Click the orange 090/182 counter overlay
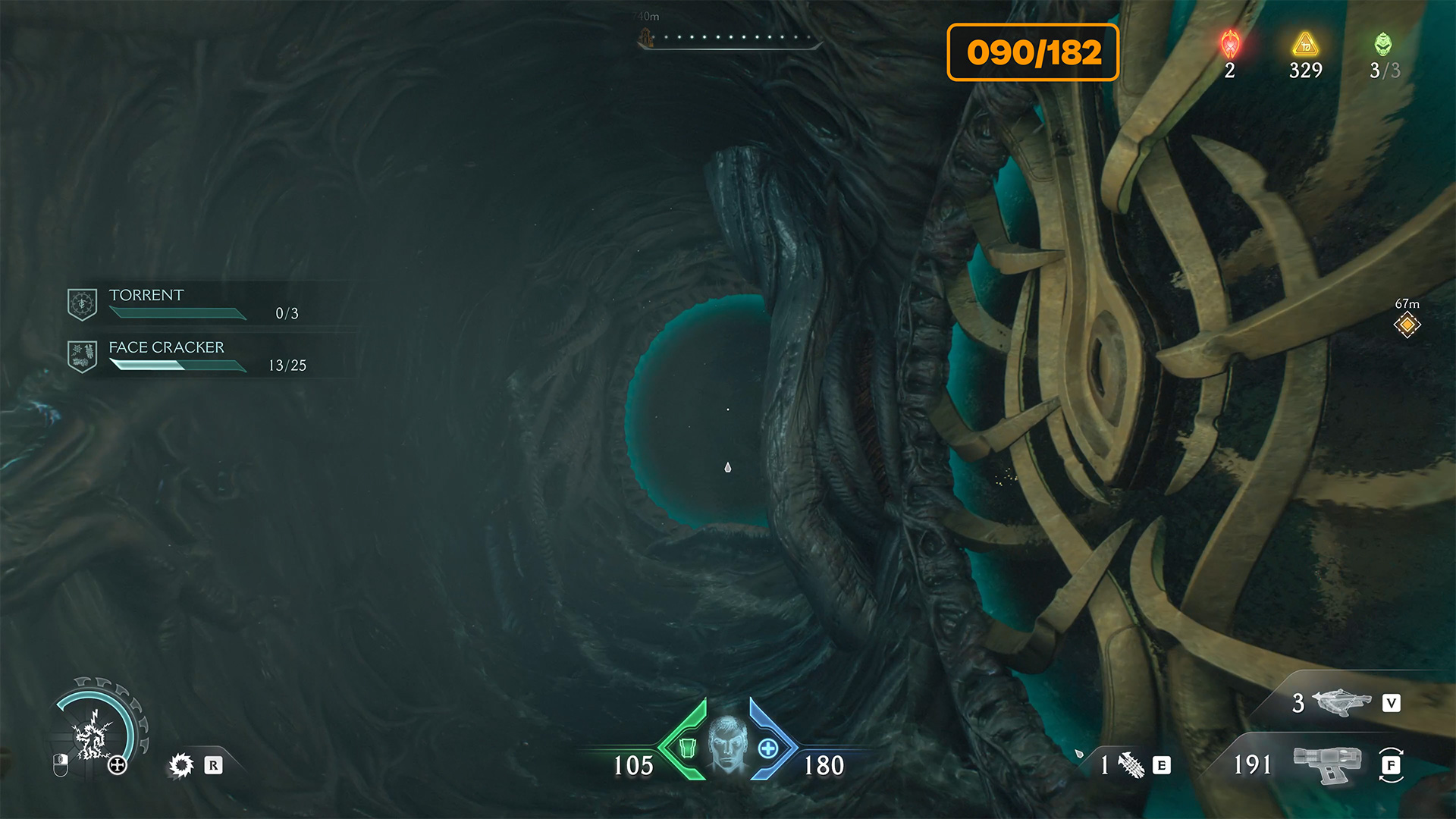This screenshot has width=1456, height=819. click(x=1033, y=52)
